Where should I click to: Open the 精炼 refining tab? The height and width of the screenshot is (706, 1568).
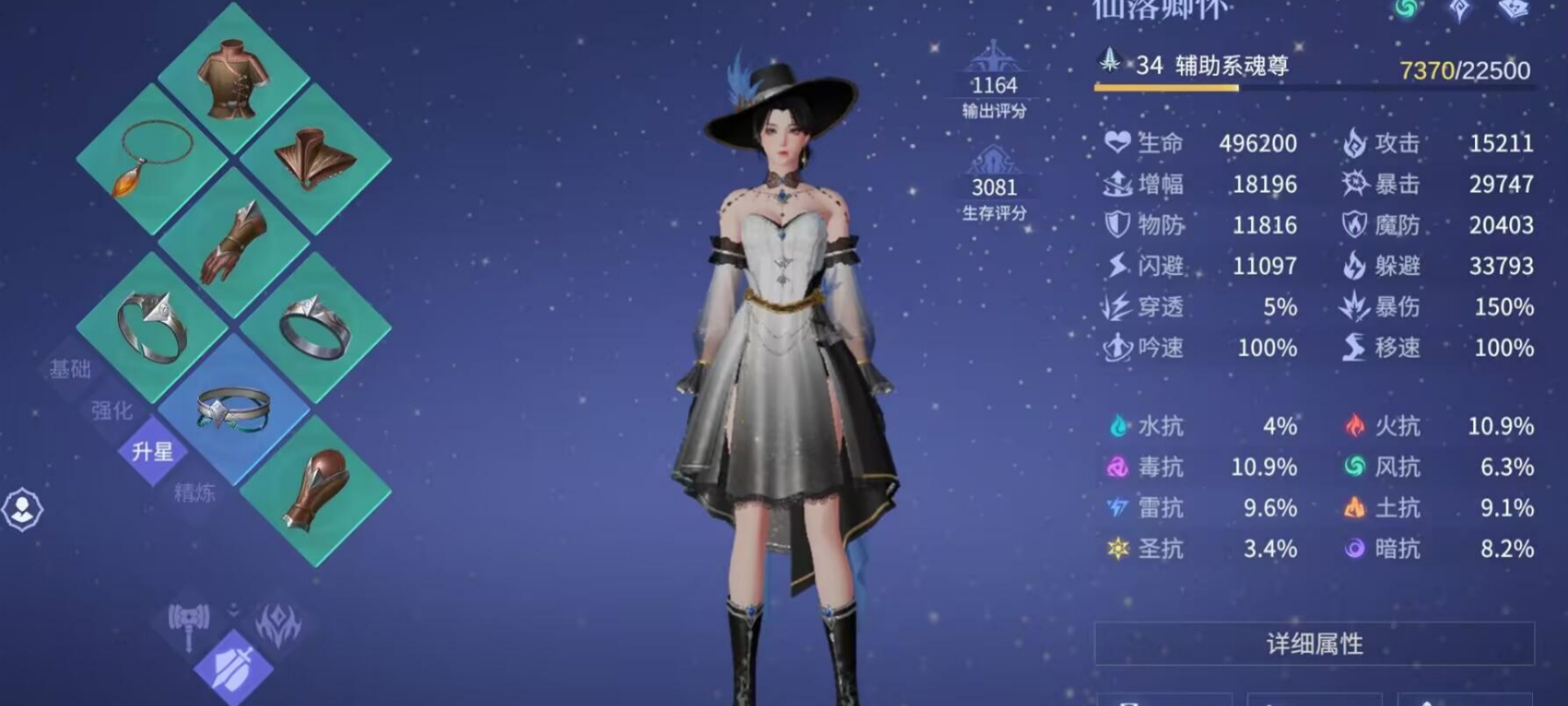194,492
